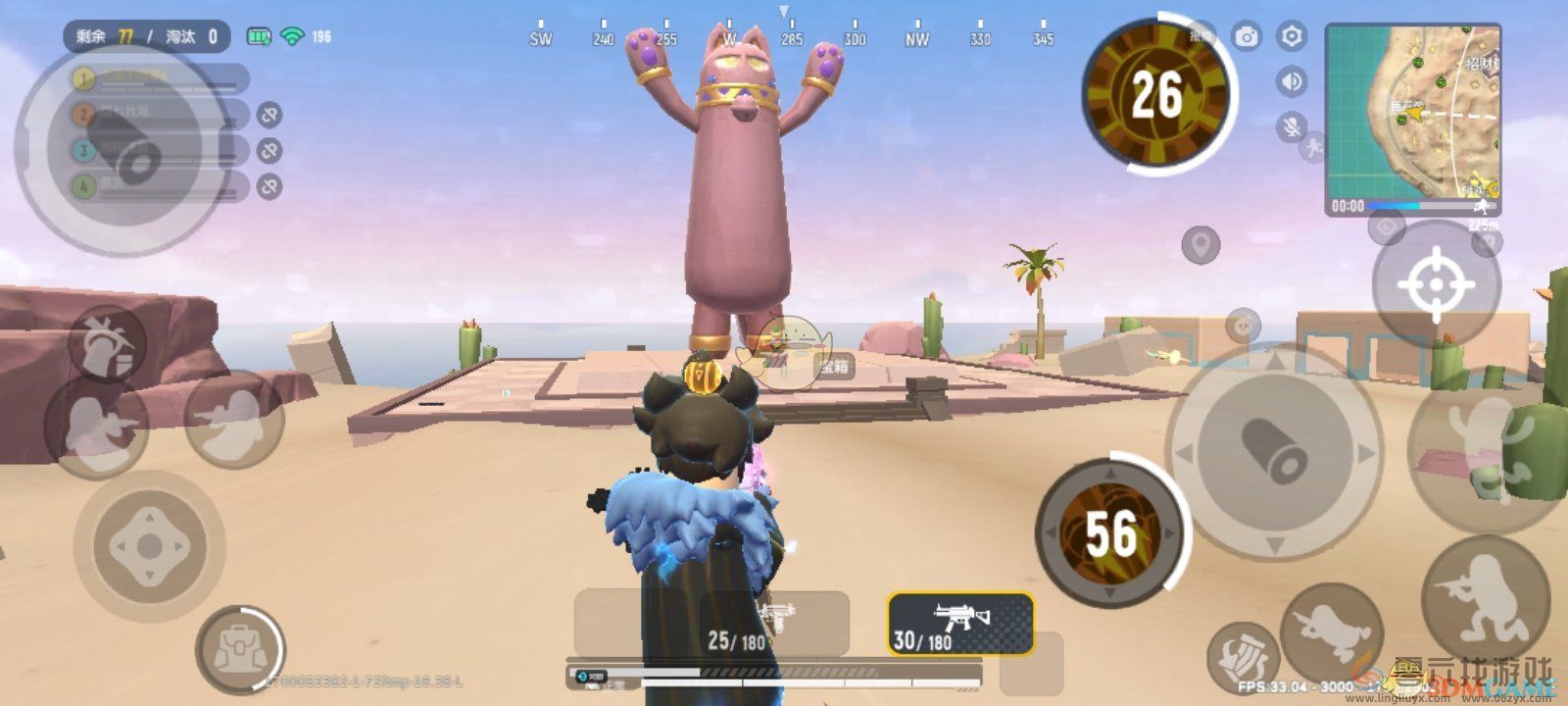
Task: Open the backpack inventory
Action: click(x=238, y=648)
